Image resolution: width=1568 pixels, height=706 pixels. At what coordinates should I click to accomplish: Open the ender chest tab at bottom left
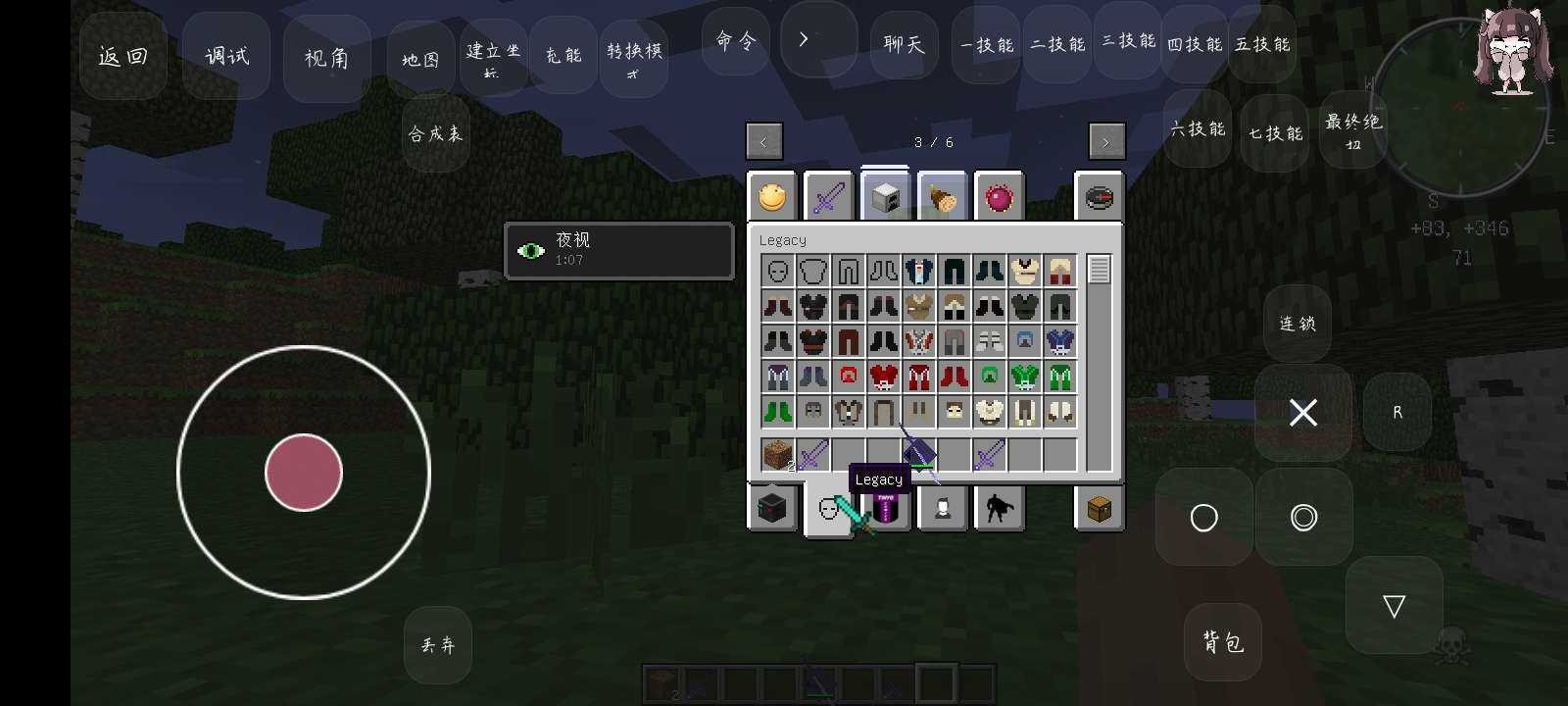click(773, 508)
